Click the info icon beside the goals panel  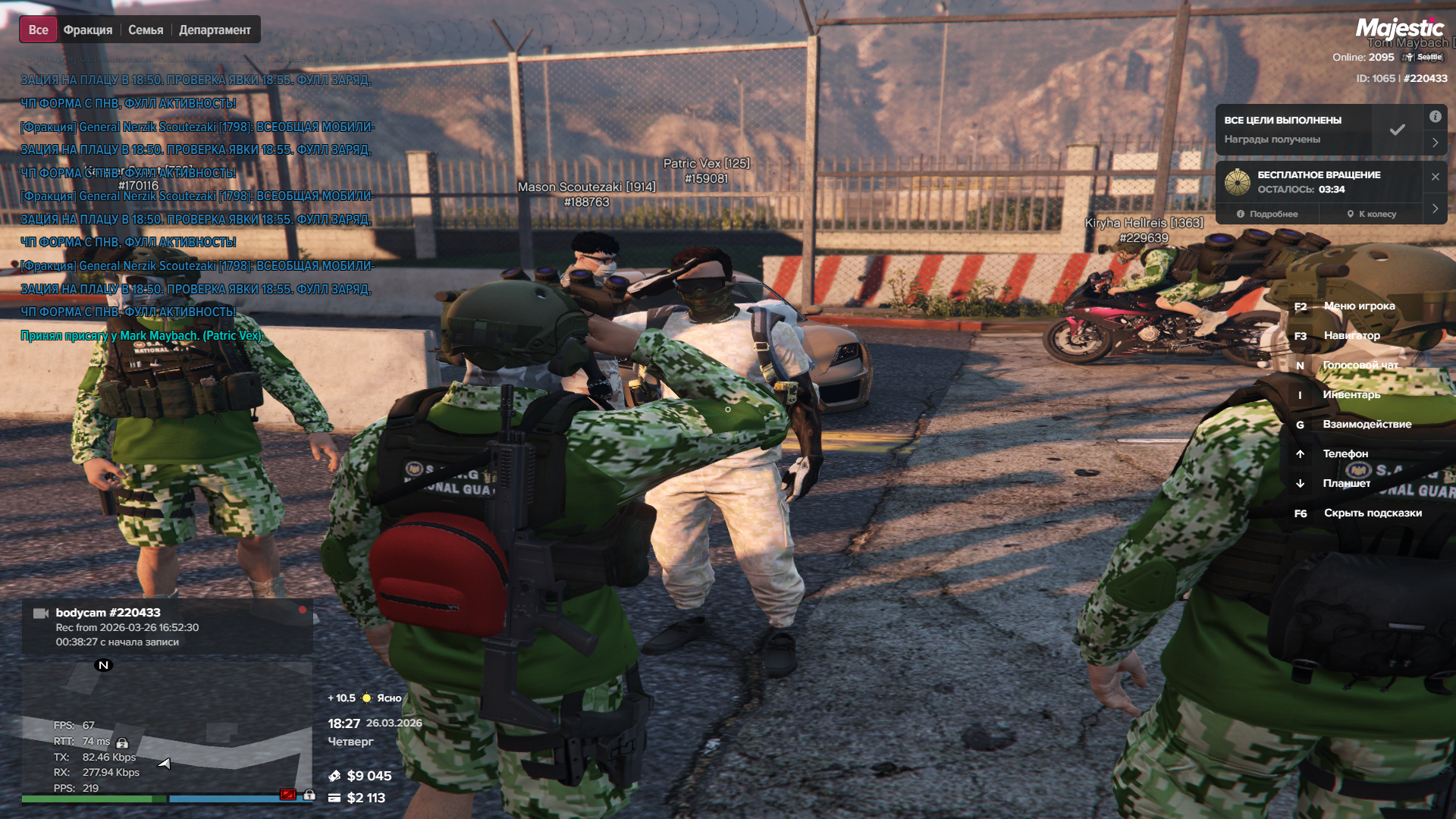click(x=1435, y=117)
